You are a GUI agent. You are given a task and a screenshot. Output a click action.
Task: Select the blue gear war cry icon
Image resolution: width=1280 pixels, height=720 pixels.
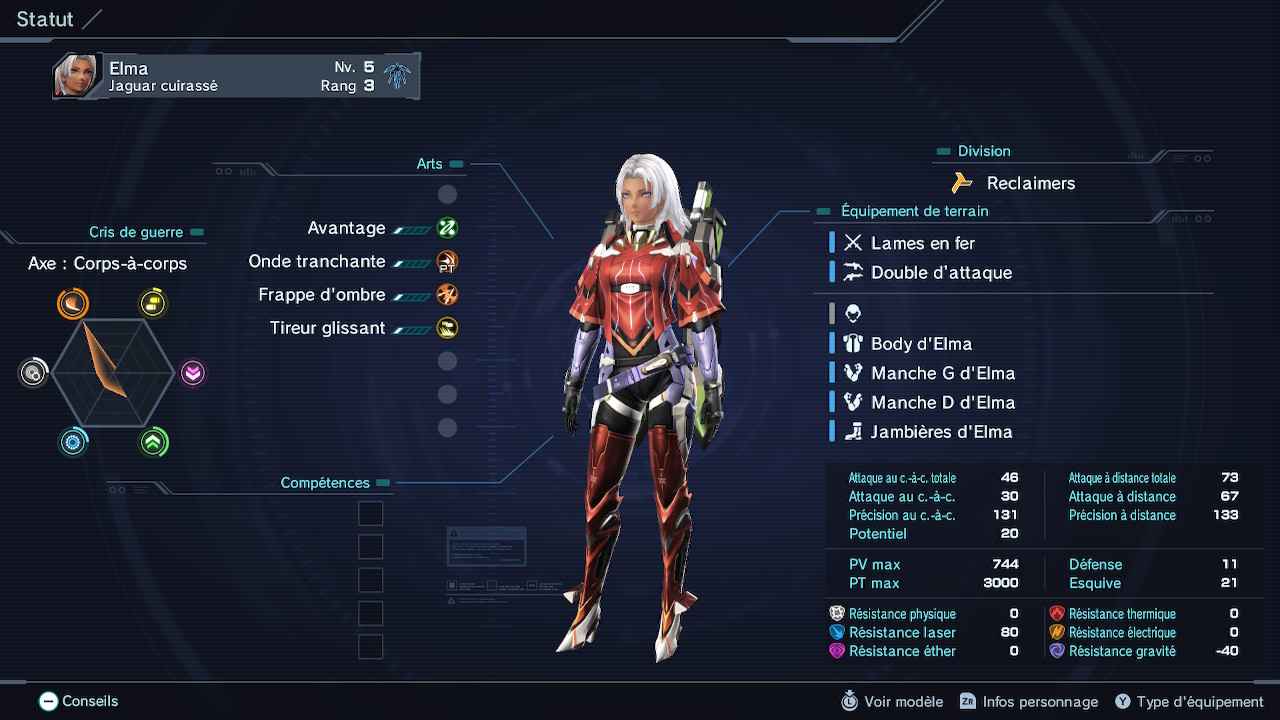tap(73, 442)
